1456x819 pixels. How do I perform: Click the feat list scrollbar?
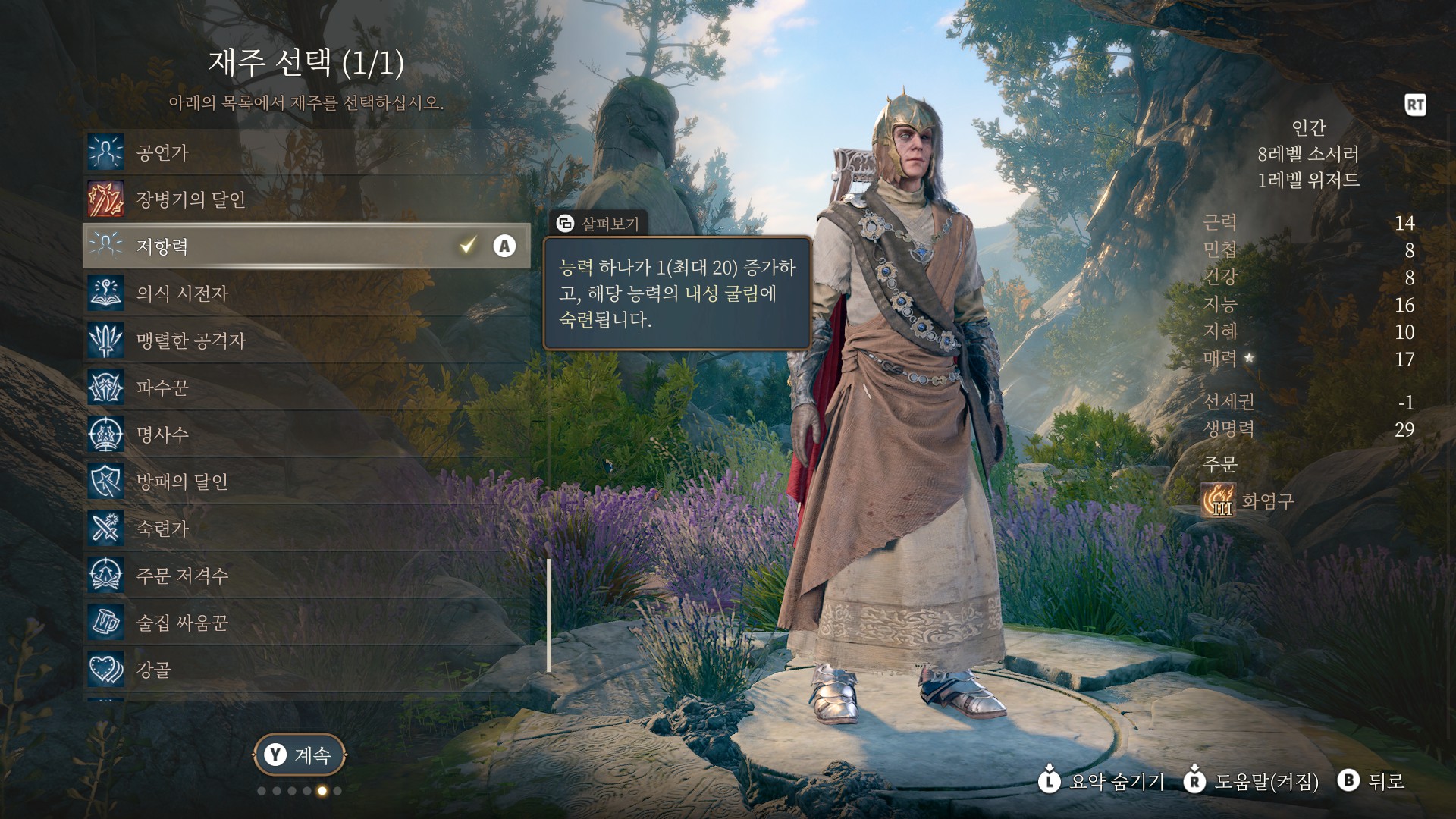coord(549,615)
